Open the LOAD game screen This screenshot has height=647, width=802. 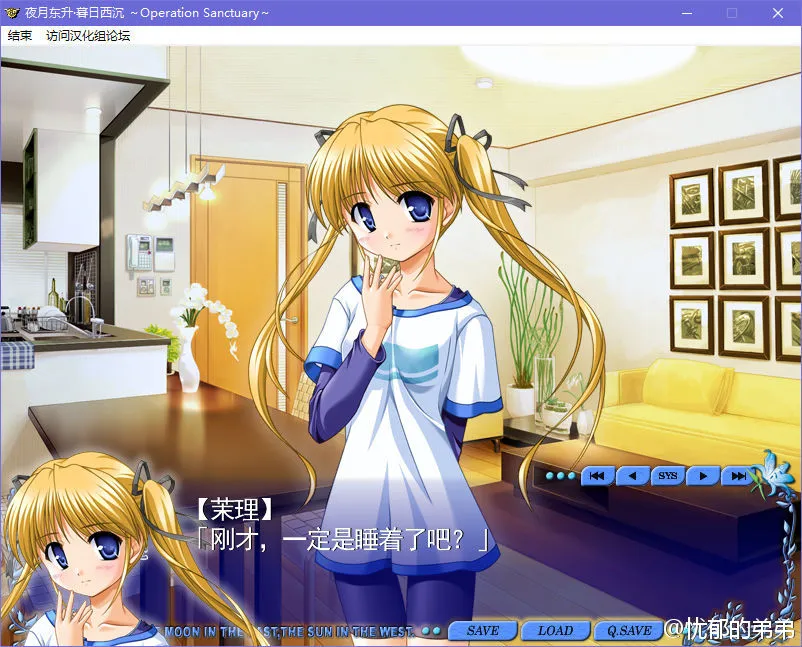click(x=555, y=631)
